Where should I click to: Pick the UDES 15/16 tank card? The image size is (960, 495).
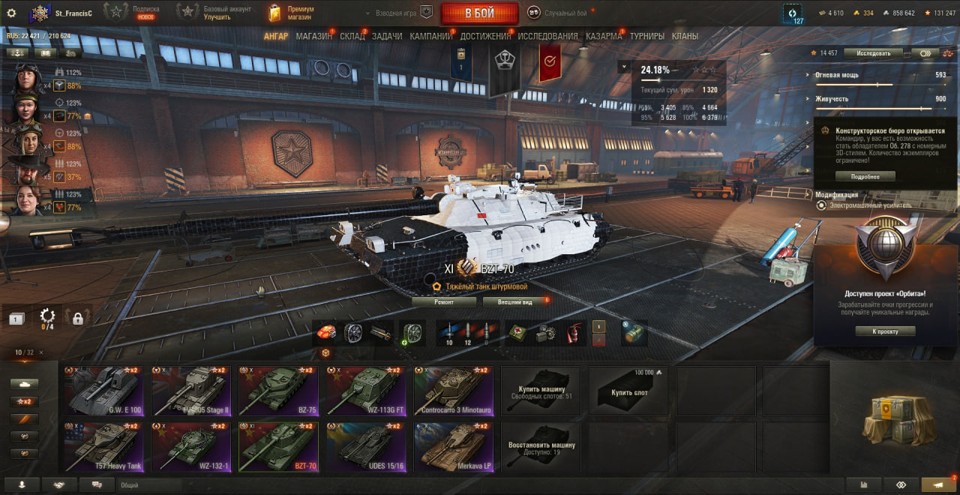pyautogui.click(x=365, y=446)
